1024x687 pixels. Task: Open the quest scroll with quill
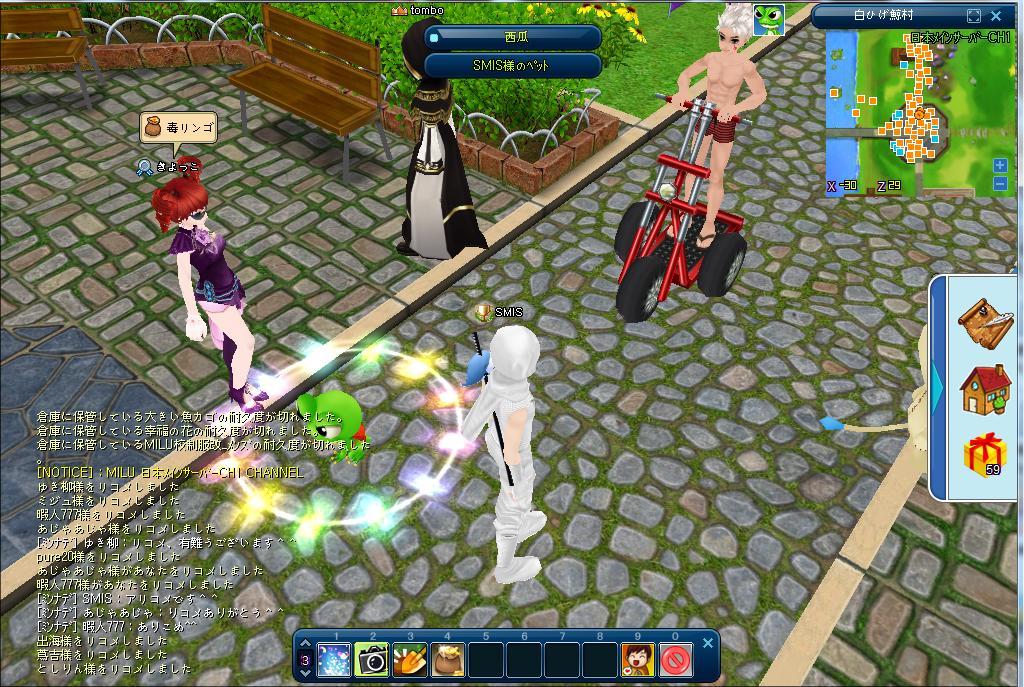pos(985,320)
